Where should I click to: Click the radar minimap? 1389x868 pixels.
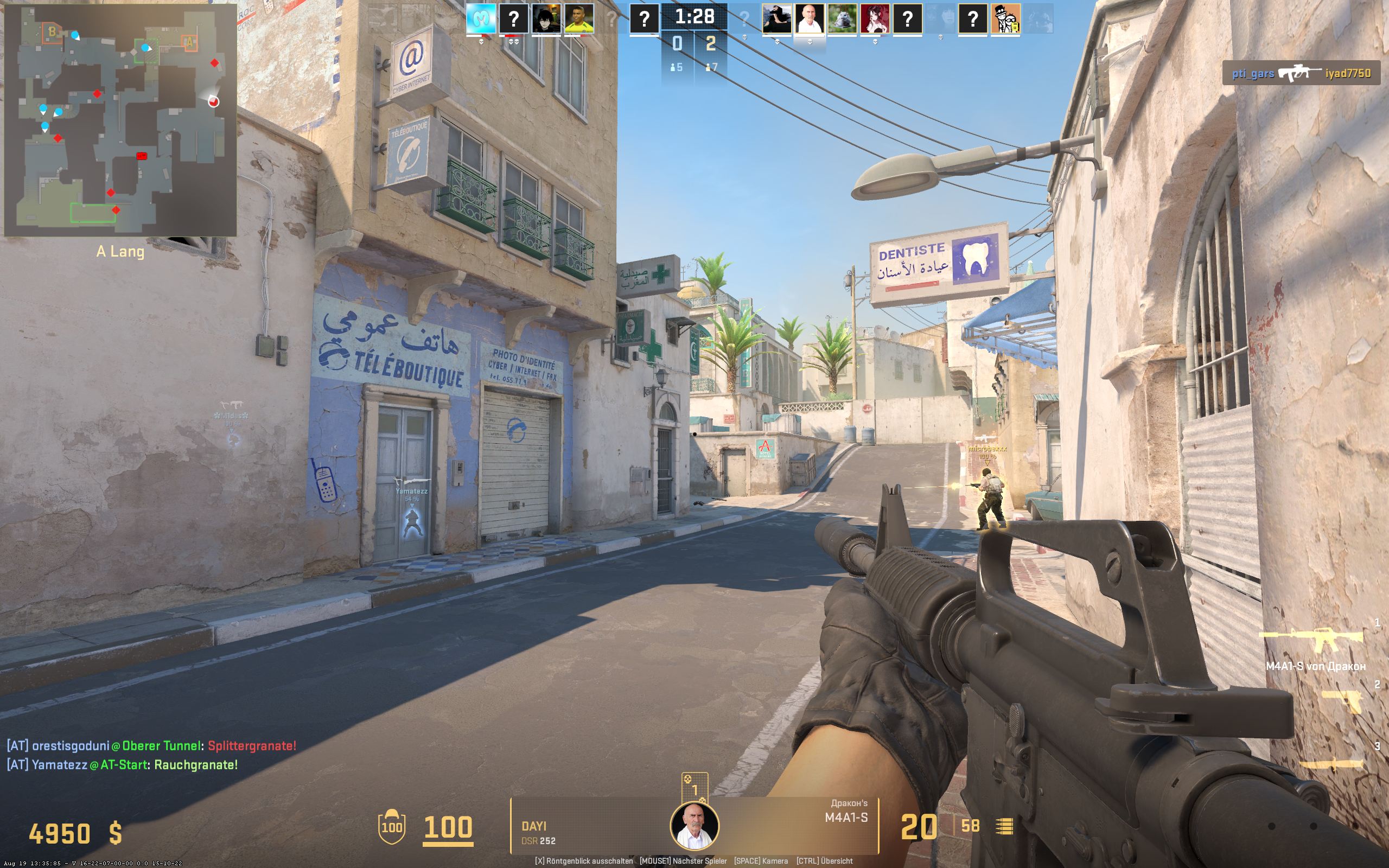[x=120, y=119]
